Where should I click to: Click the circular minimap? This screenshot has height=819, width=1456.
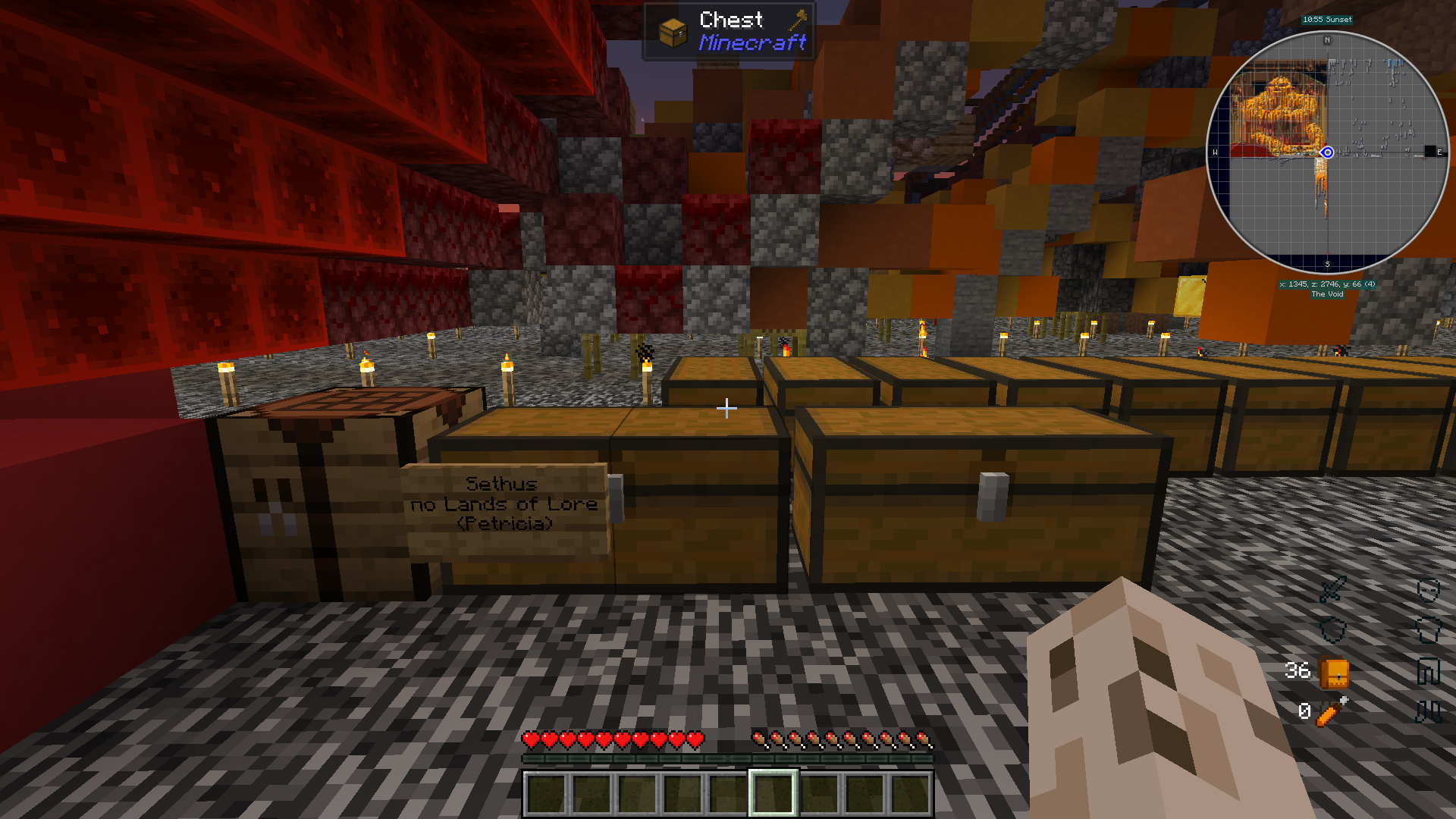(1327, 152)
